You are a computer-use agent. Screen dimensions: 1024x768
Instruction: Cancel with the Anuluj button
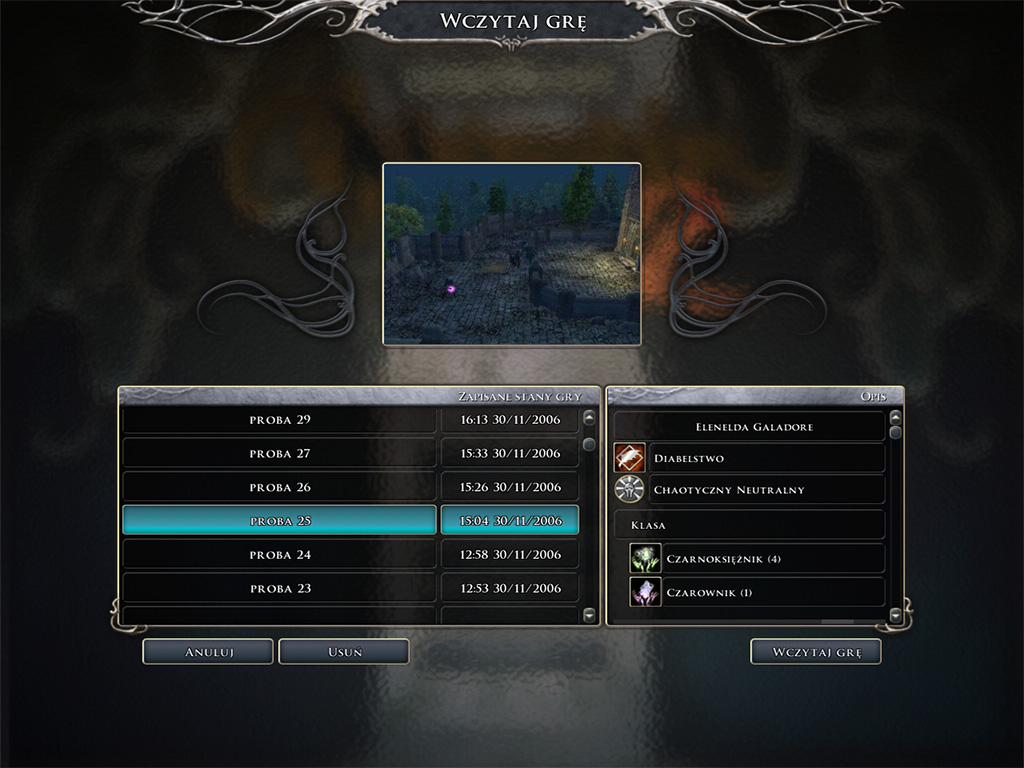pos(208,652)
